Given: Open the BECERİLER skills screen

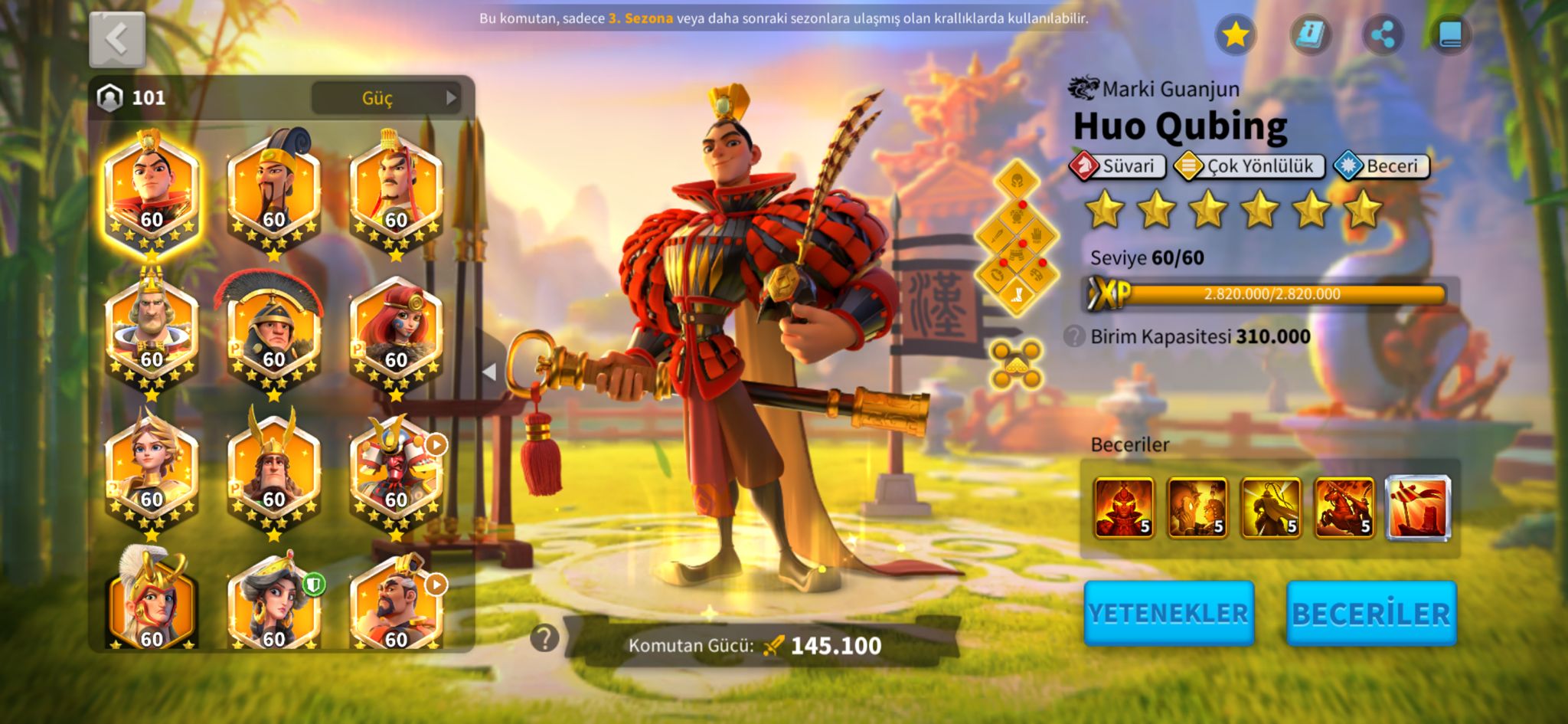Looking at the screenshot, I should point(1370,613).
